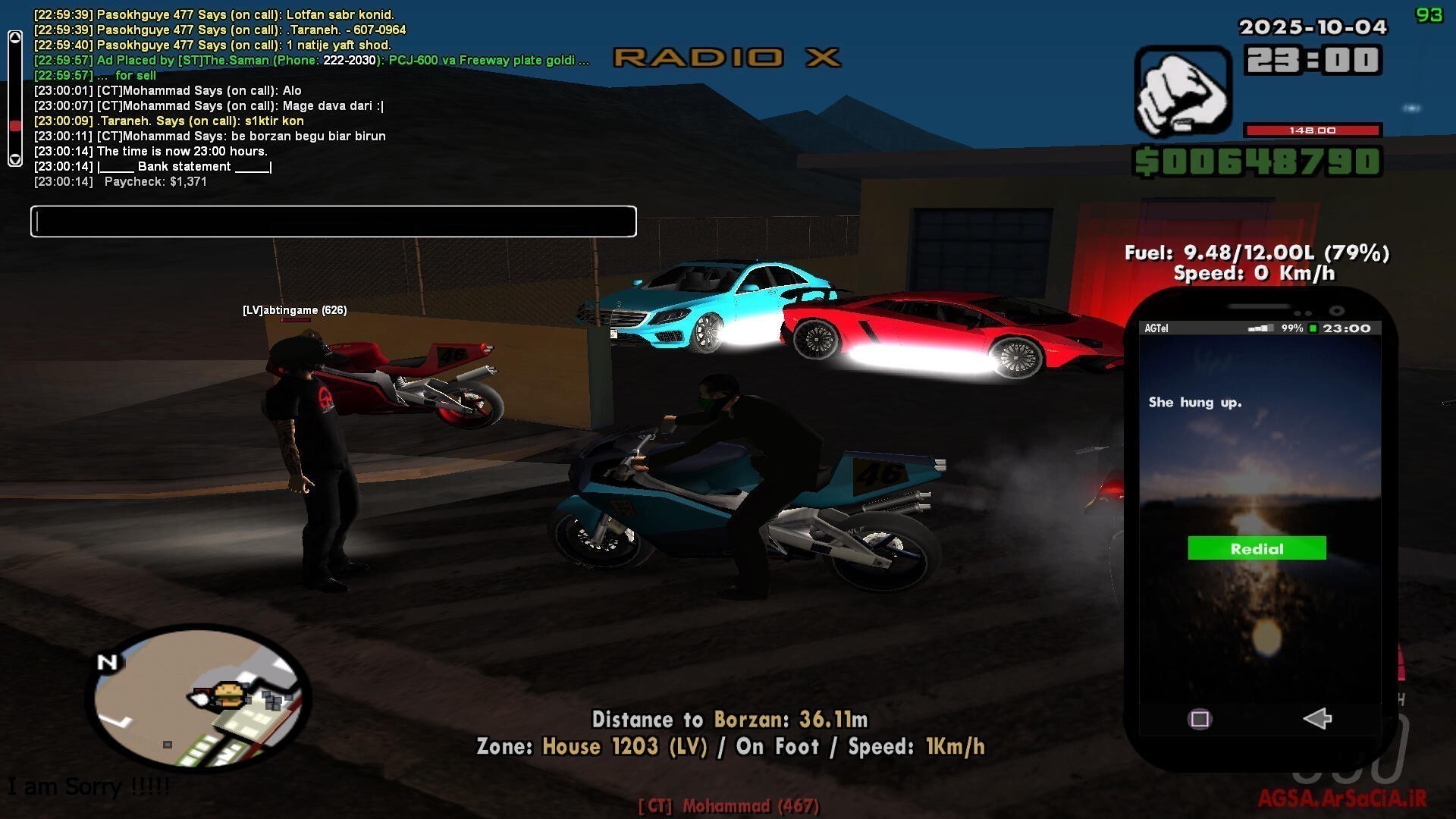Tap the phone's square home button
The width and height of the screenshot is (1456, 819).
tap(1200, 719)
